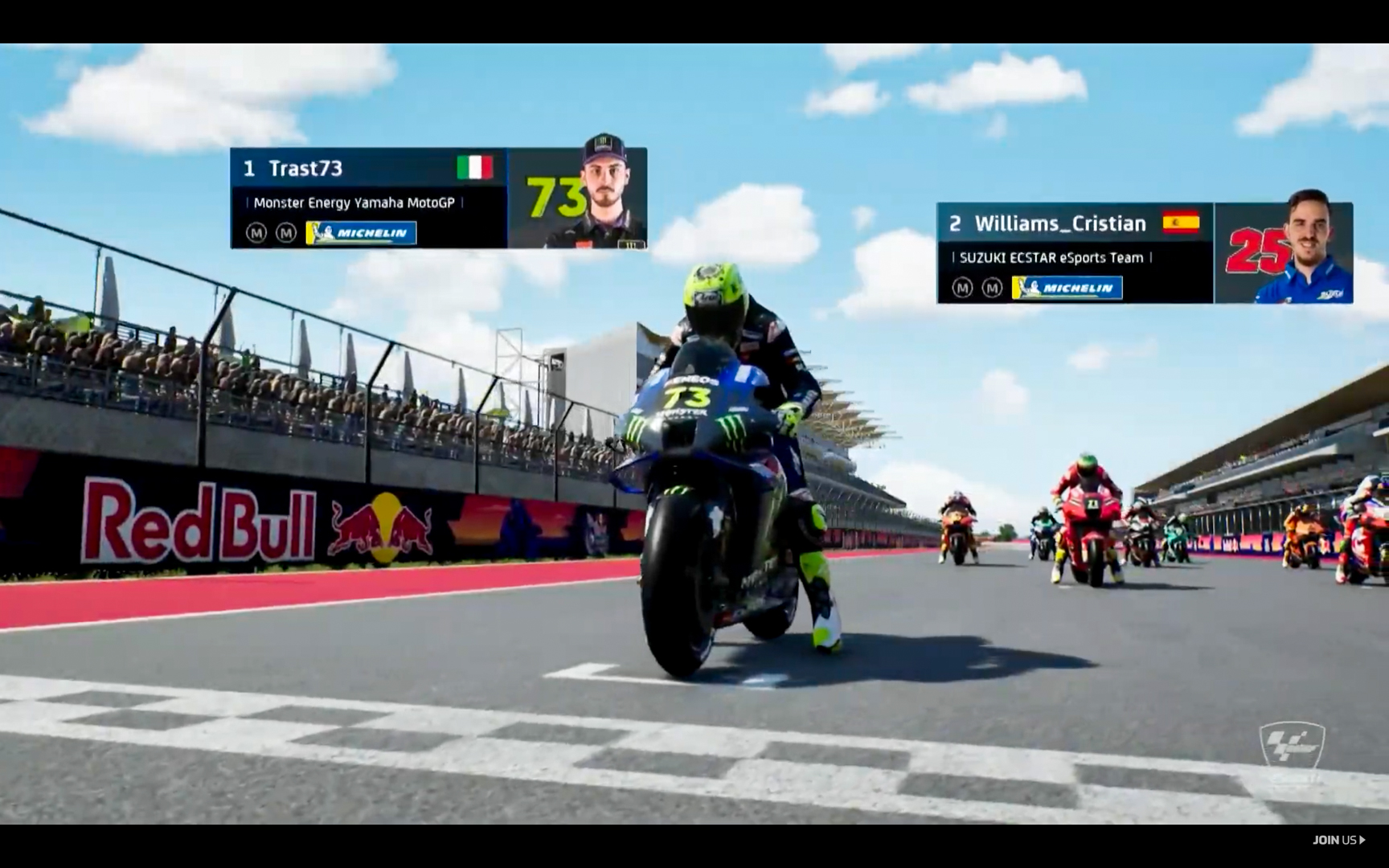1389x868 pixels.
Task: Select the Williams_Cristian rider info card
Action: pos(1144,253)
